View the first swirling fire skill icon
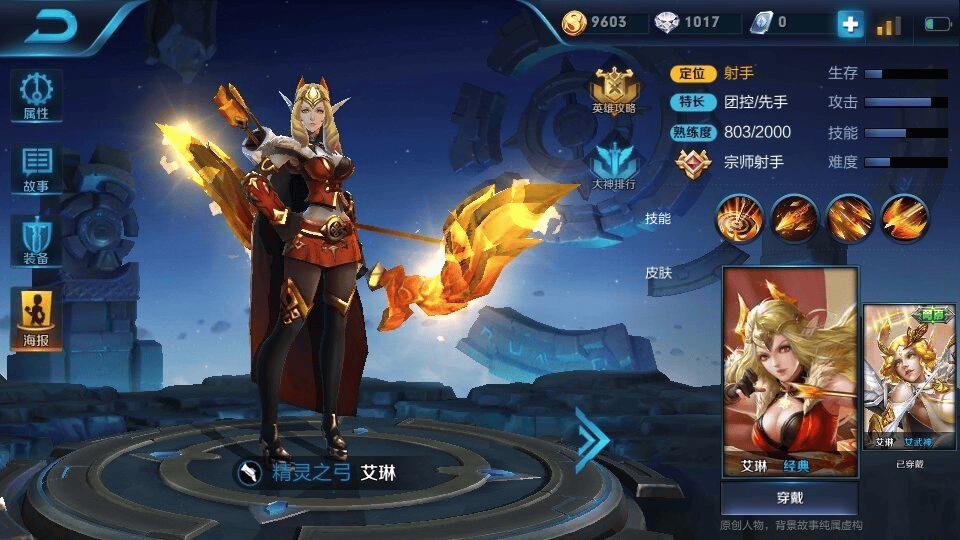Viewport: 960px width, 540px height. (x=740, y=217)
